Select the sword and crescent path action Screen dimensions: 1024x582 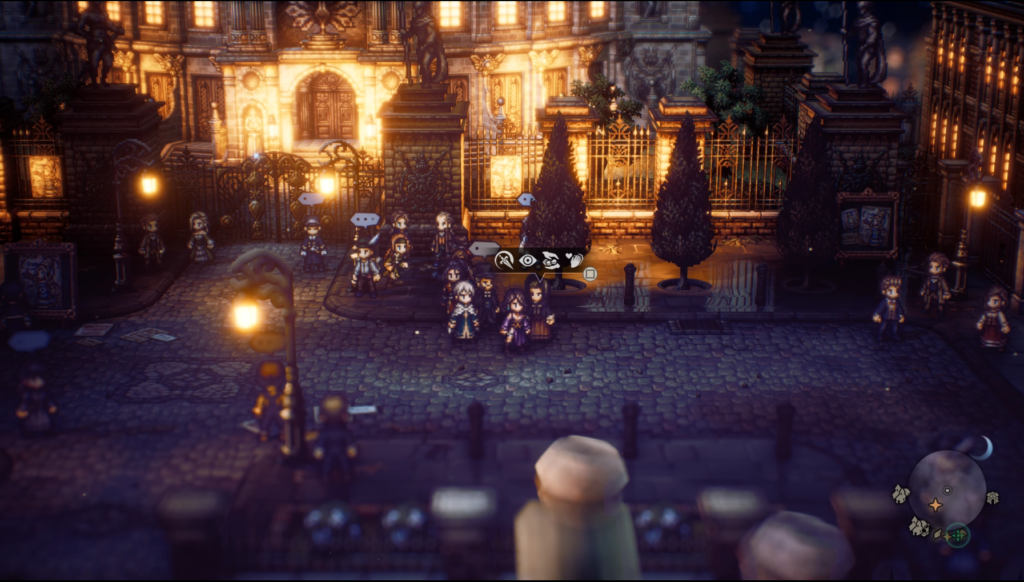tap(504, 260)
